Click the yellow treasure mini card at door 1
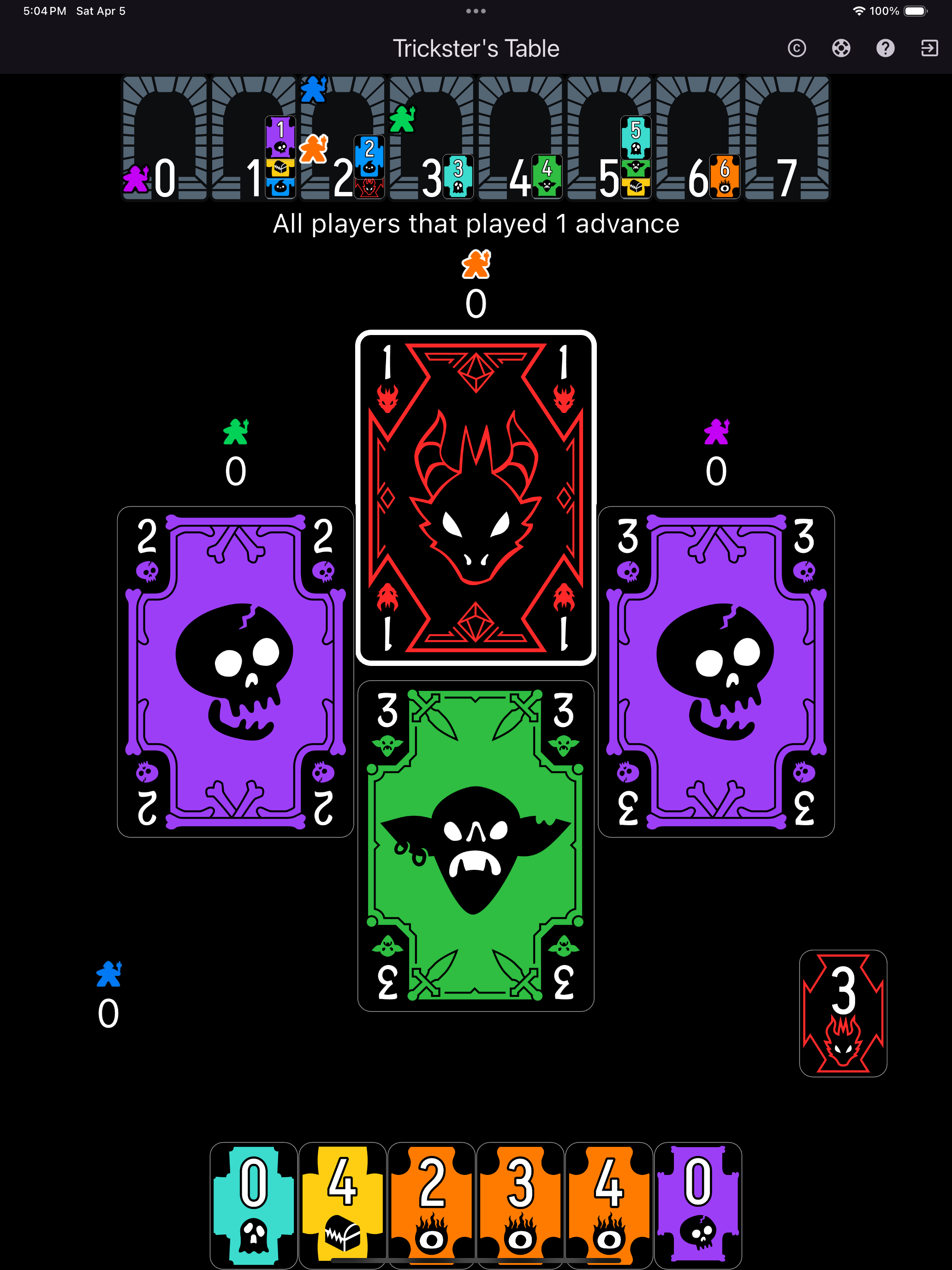Screen dimensions: 952x1270 click(x=280, y=168)
